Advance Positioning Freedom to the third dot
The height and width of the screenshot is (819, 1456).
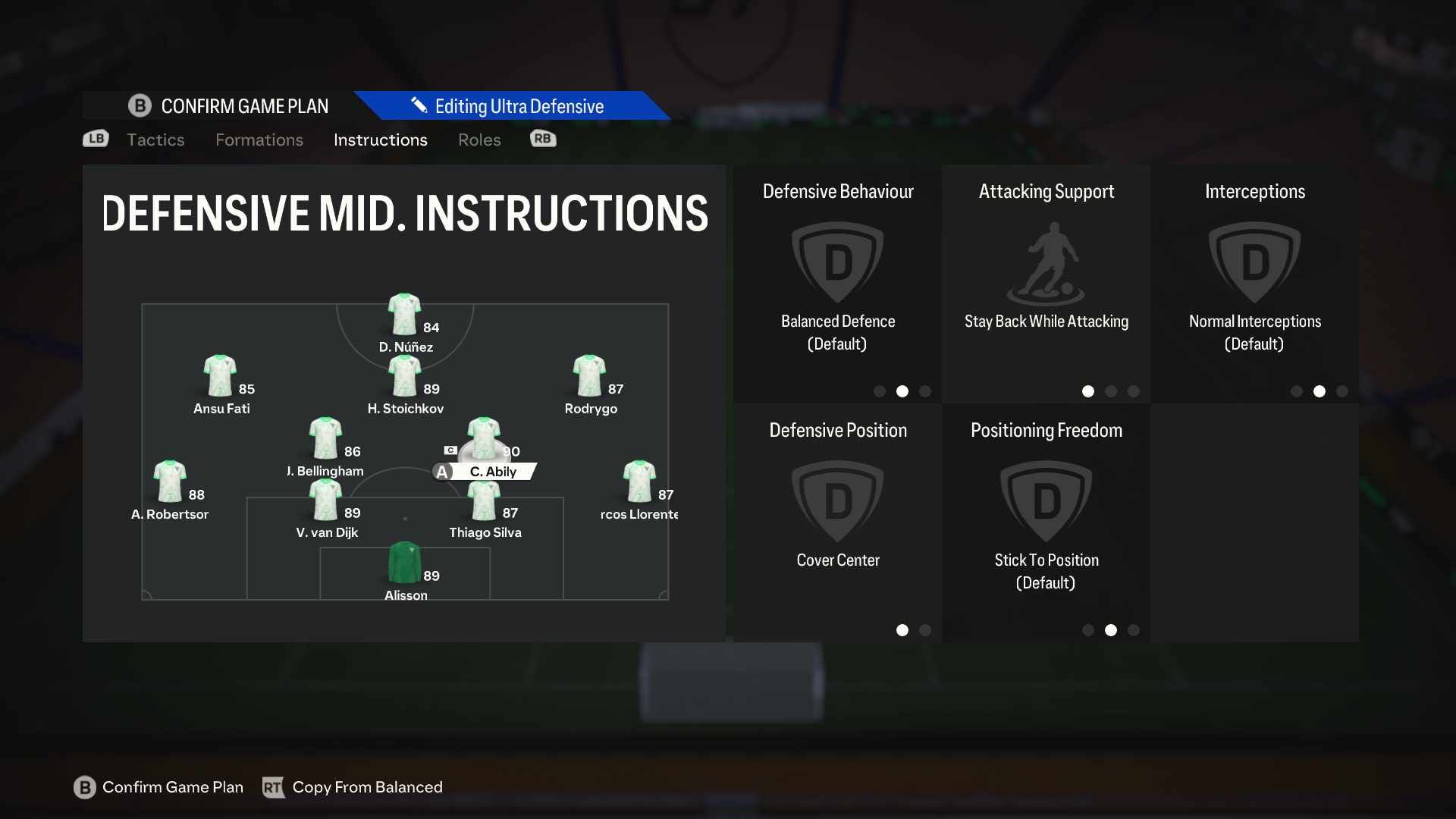[x=1133, y=630]
